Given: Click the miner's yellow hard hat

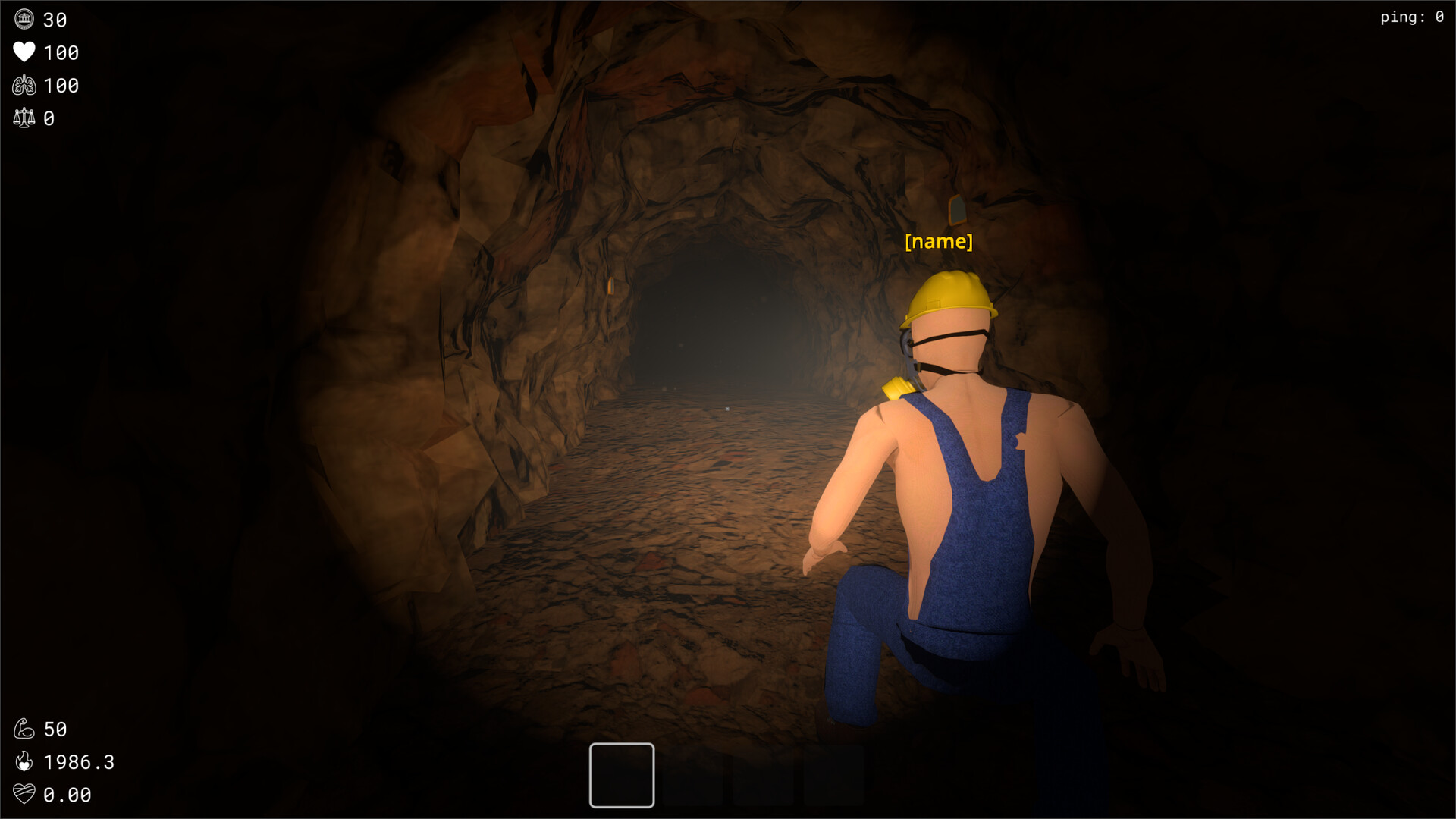Looking at the screenshot, I should (x=946, y=294).
